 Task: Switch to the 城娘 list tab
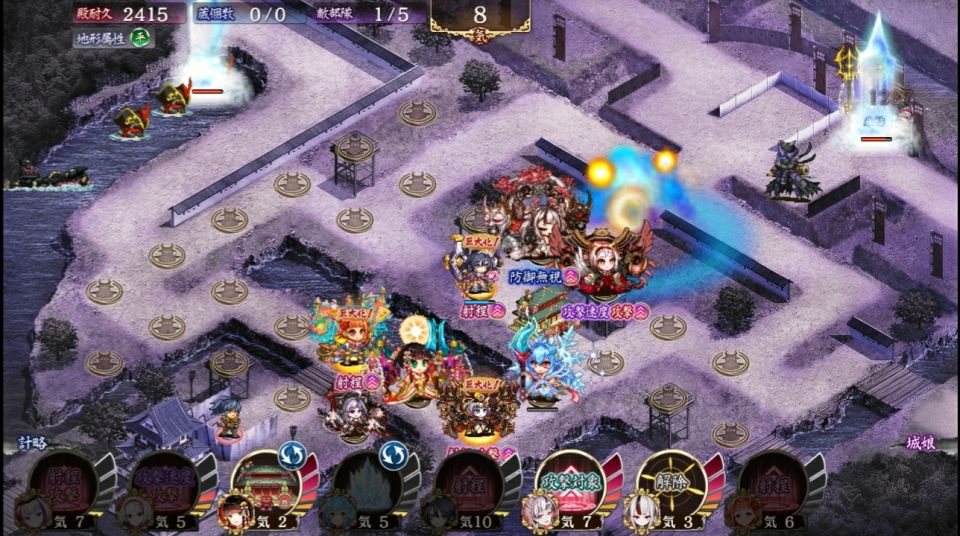coord(920,442)
